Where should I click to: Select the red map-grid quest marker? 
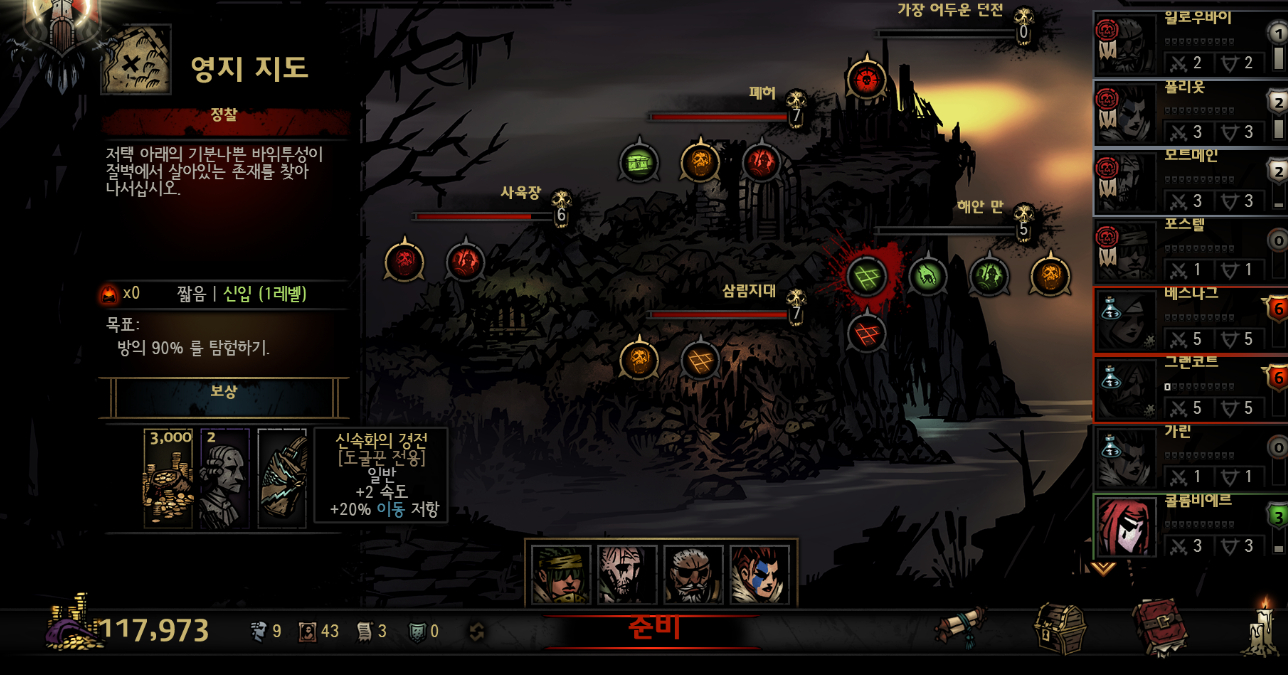pos(866,332)
